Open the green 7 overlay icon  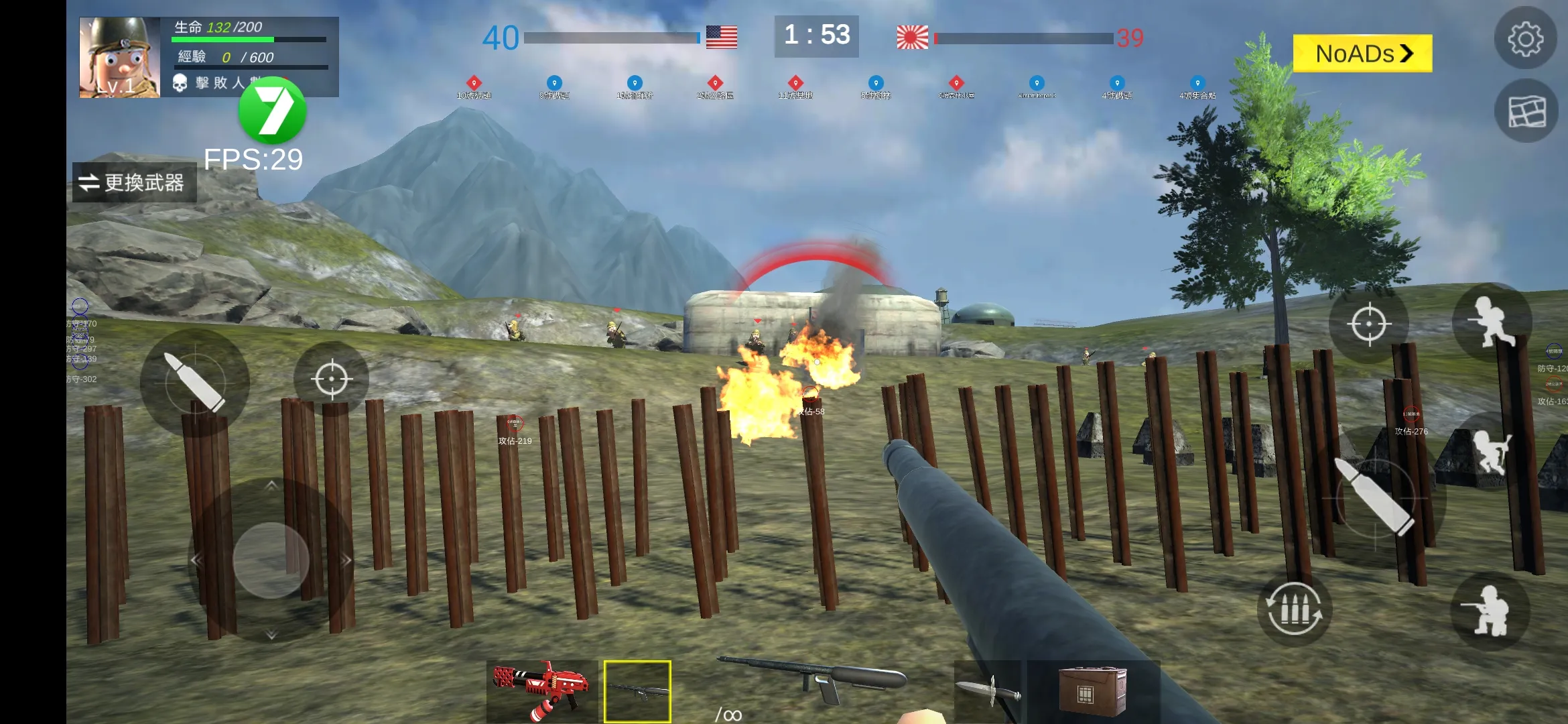273,110
